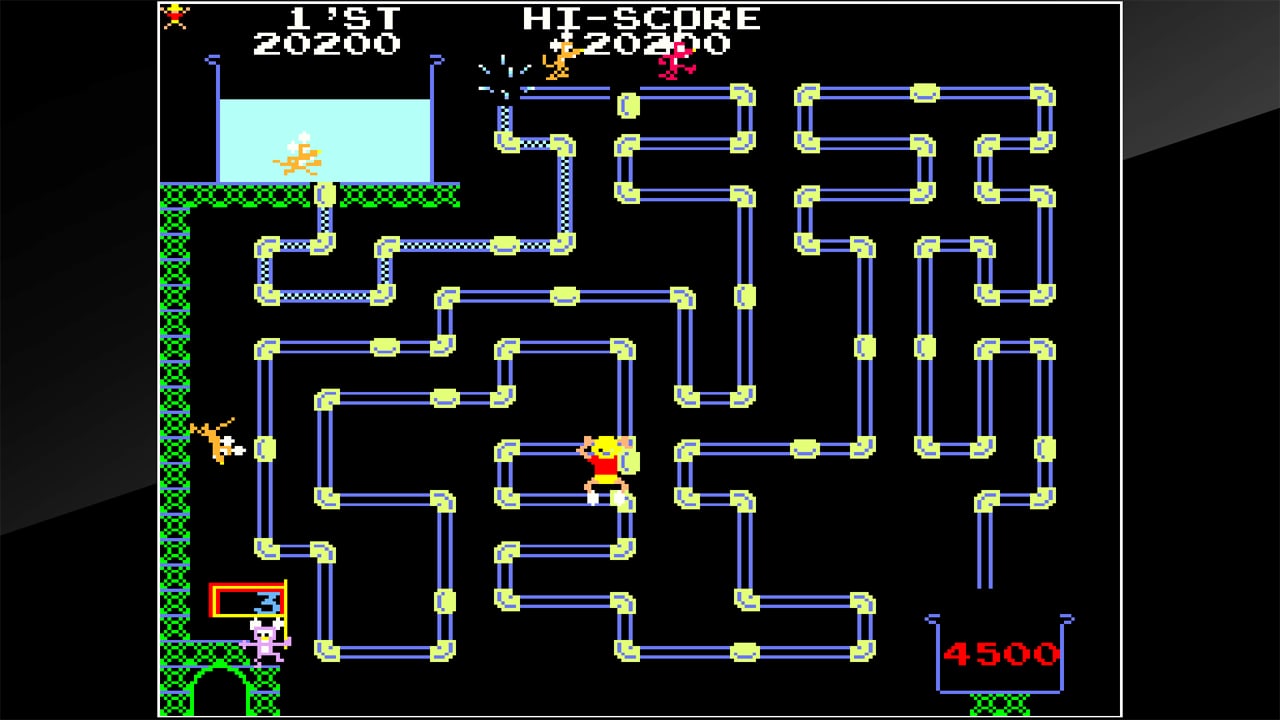Click the water splash near the pipe spout

coord(500,70)
